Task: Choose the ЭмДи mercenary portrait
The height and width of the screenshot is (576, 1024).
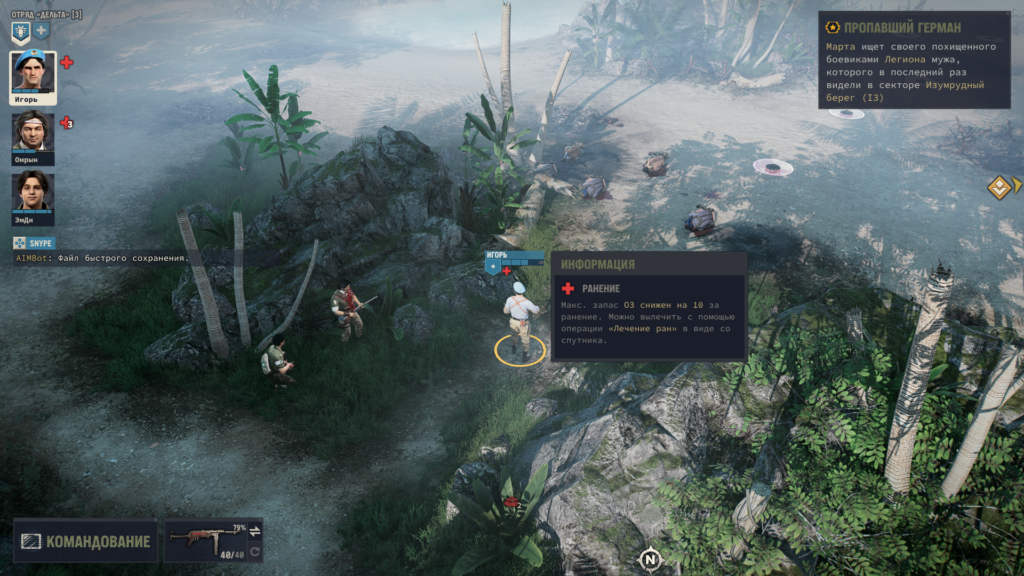Action: pos(33,194)
